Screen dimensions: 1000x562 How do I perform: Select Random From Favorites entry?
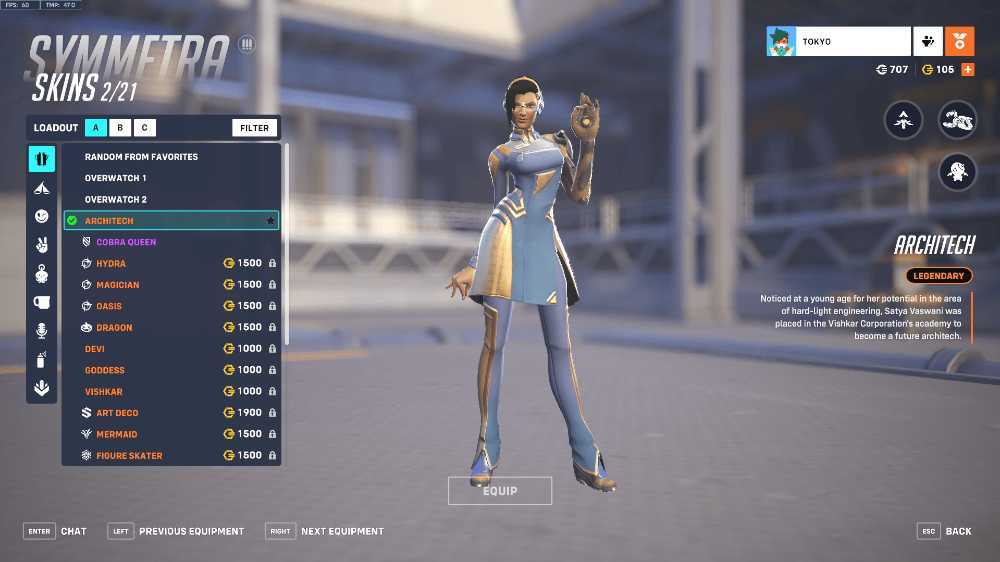click(x=141, y=157)
